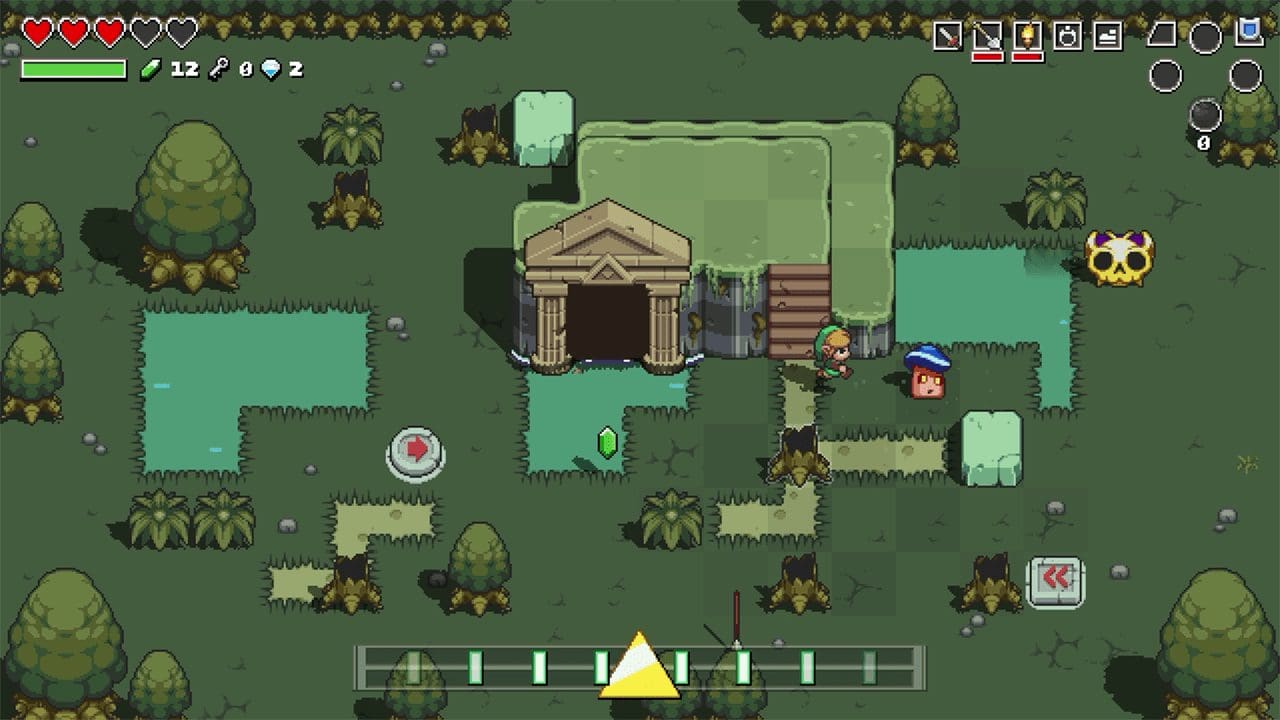Screen dimensions: 1280x720
Task: Select the boots item icon
Action: pos(1106,36)
